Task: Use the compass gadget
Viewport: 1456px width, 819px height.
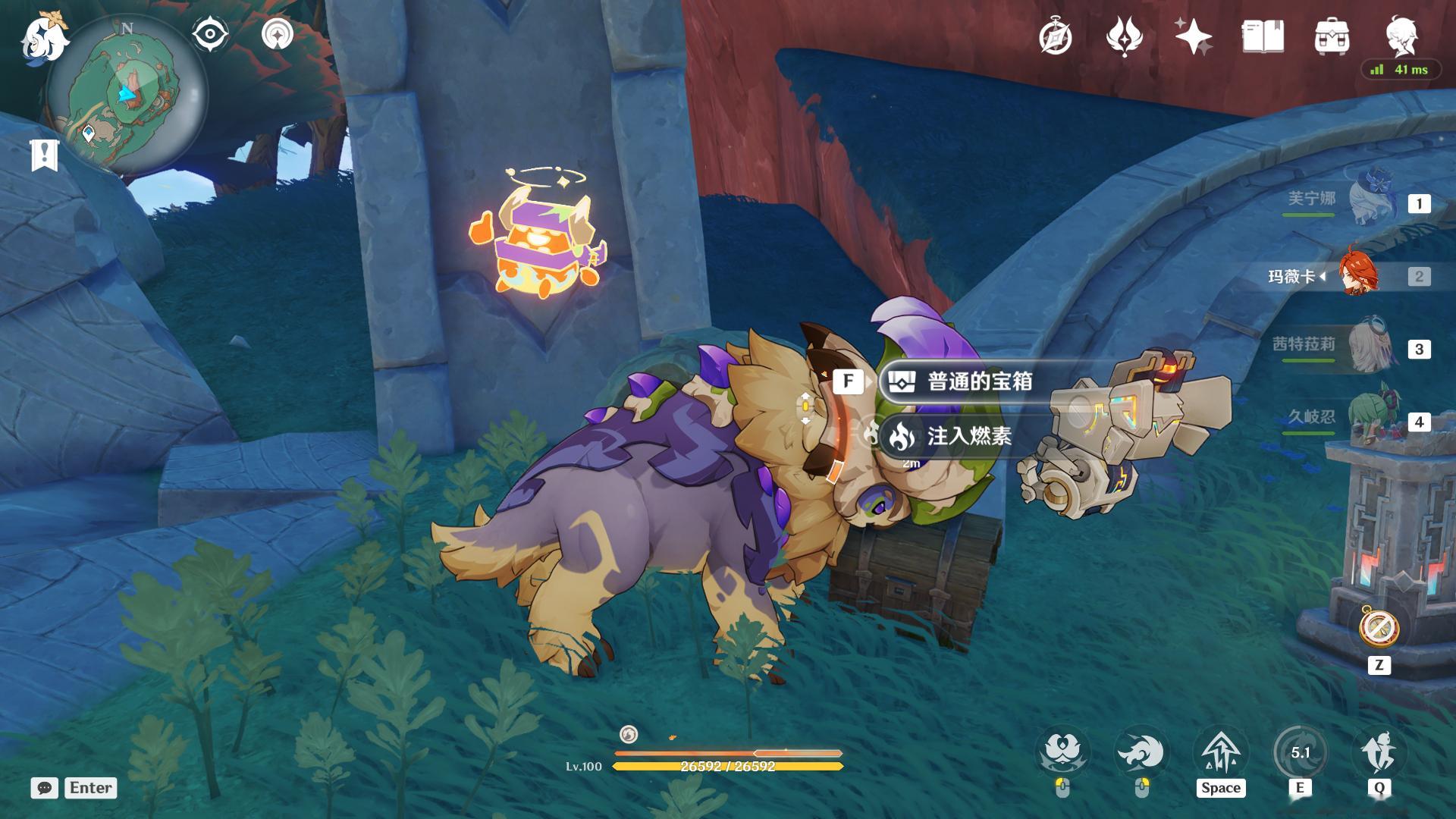Action: tap(1379, 628)
